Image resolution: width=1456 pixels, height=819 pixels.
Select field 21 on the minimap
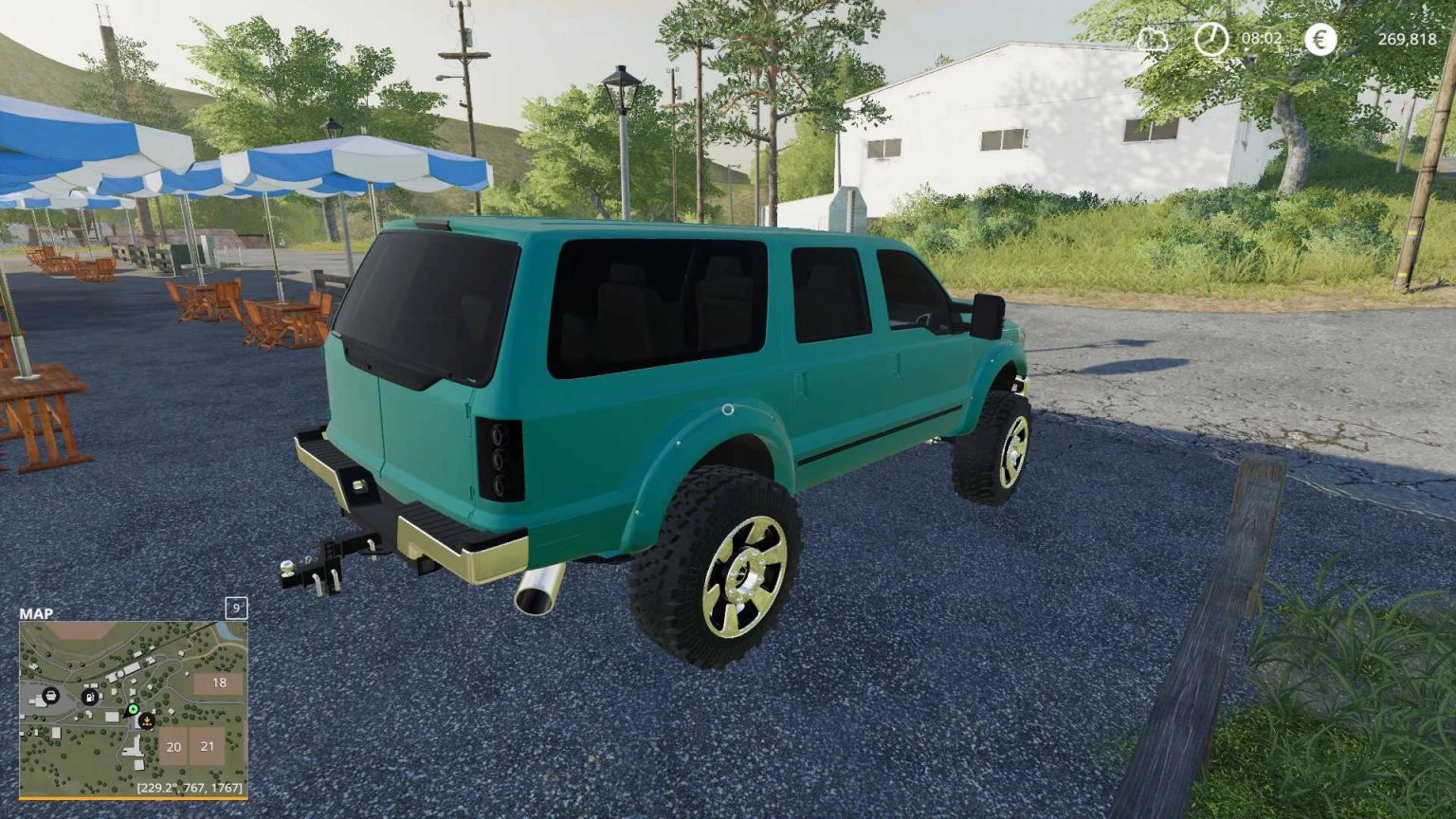click(x=207, y=746)
